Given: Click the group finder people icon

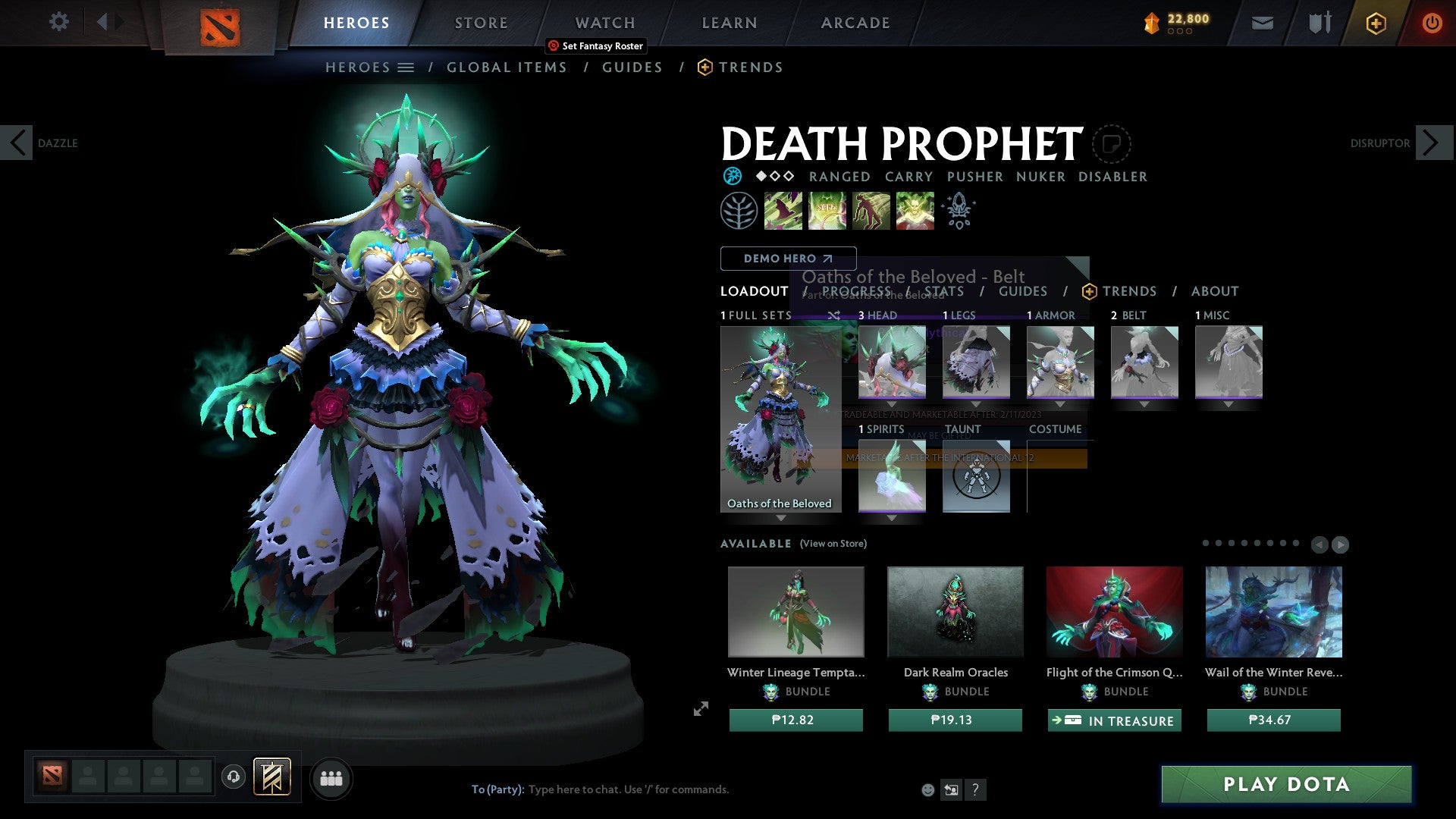Looking at the screenshot, I should (331, 777).
